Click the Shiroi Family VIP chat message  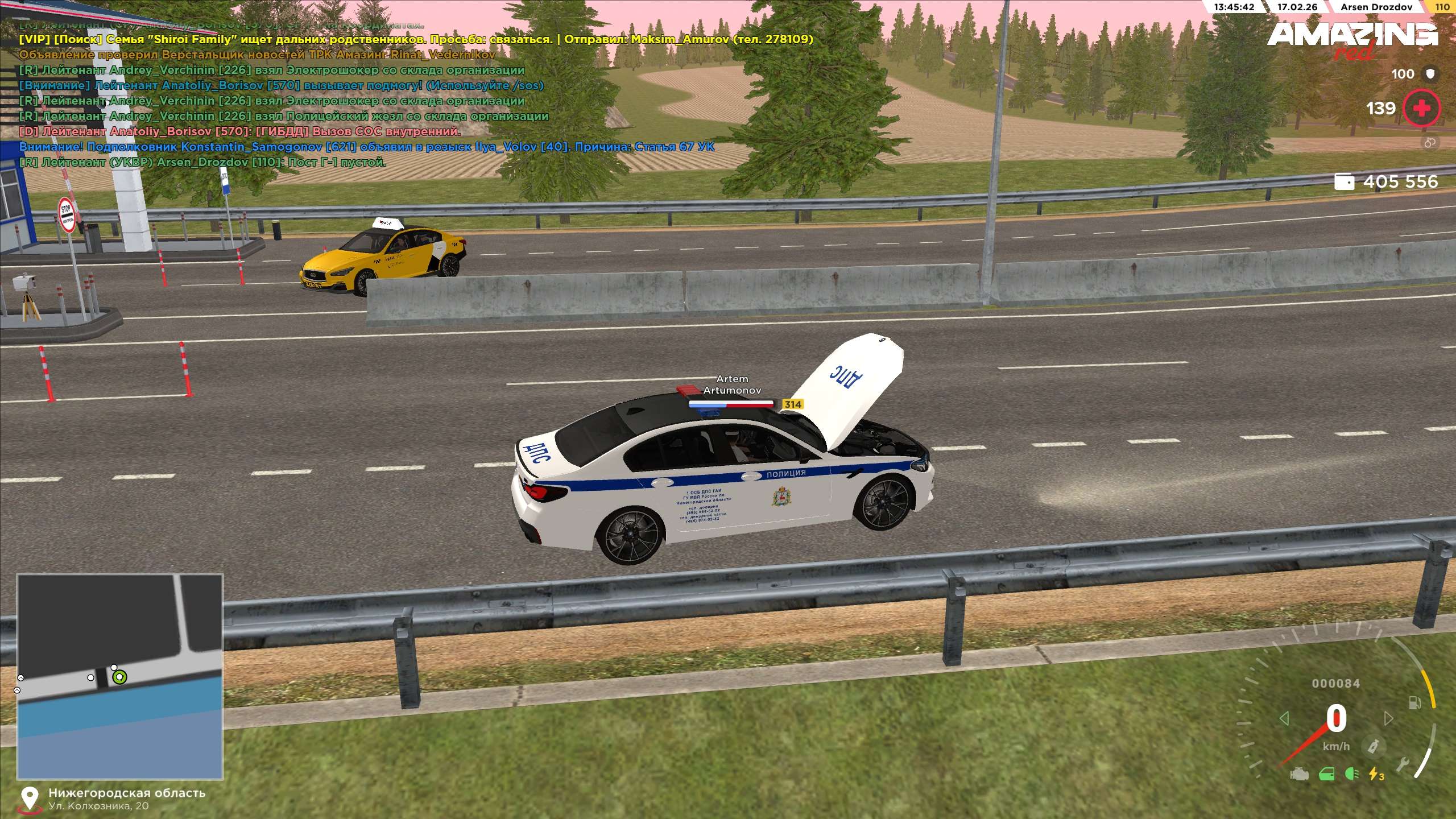point(416,39)
